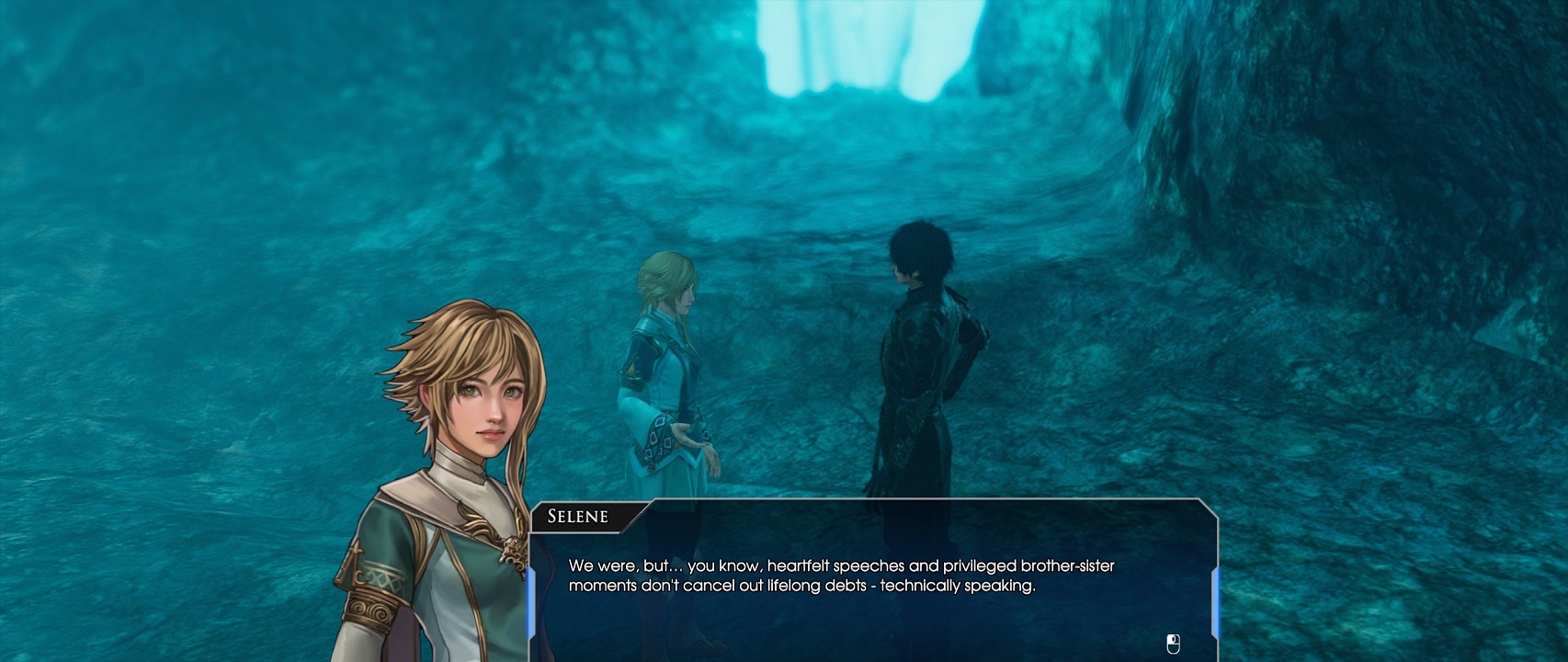Click the mouse continue icon in dialogue

coord(1173,644)
